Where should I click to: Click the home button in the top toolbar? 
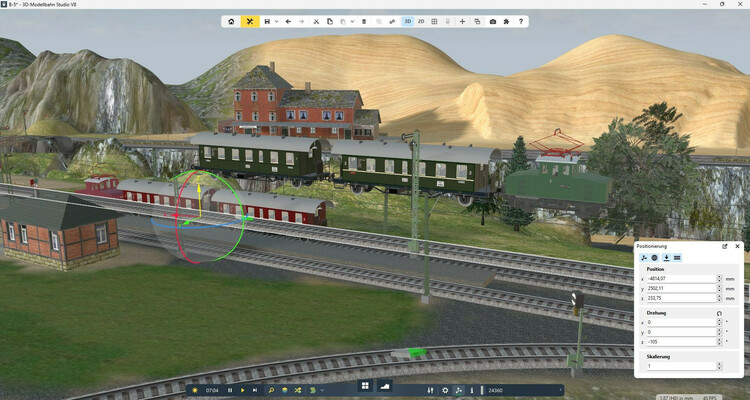pyautogui.click(x=232, y=21)
